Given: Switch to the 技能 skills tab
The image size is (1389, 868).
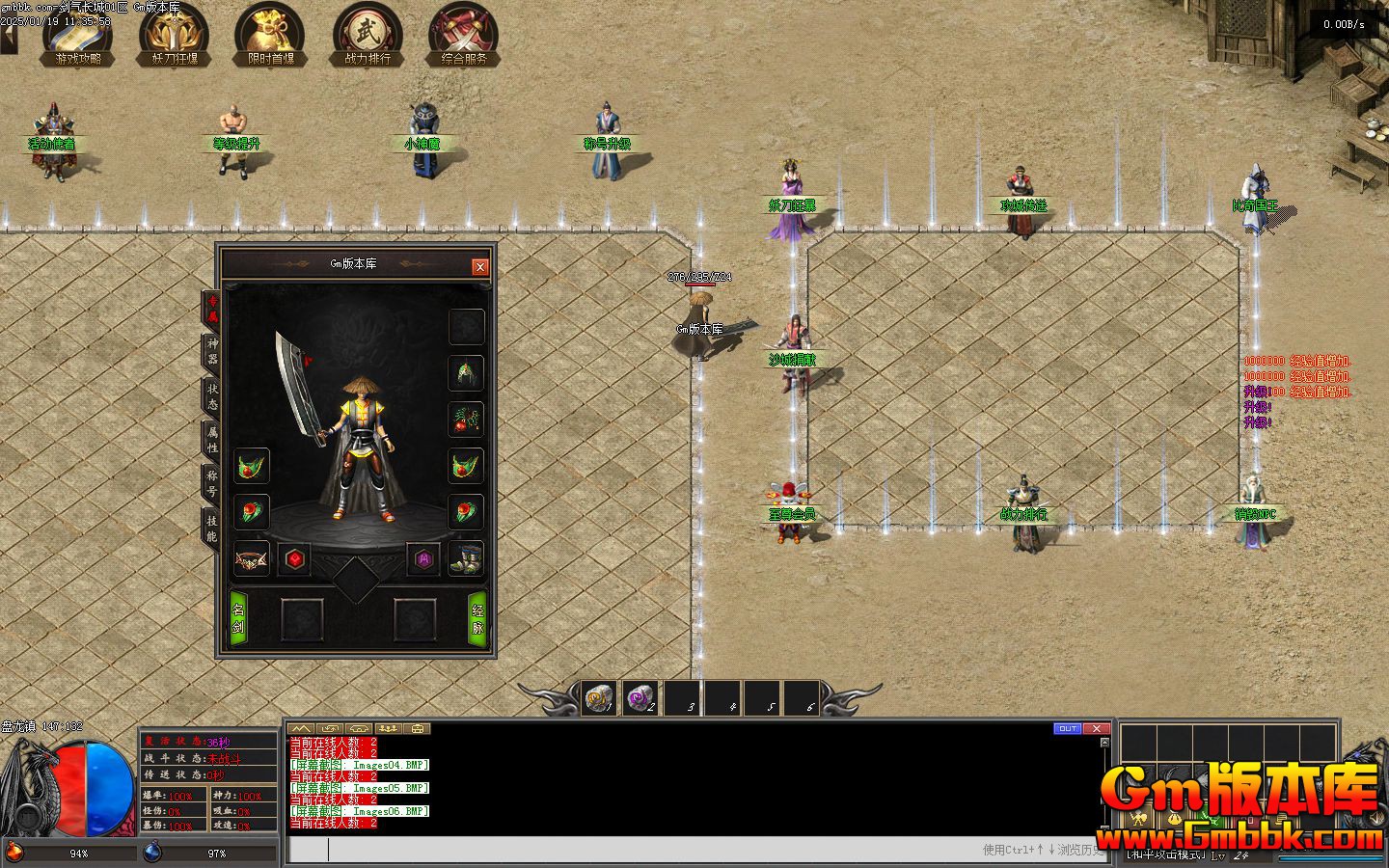Looking at the screenshot, I should coord(211,527).
